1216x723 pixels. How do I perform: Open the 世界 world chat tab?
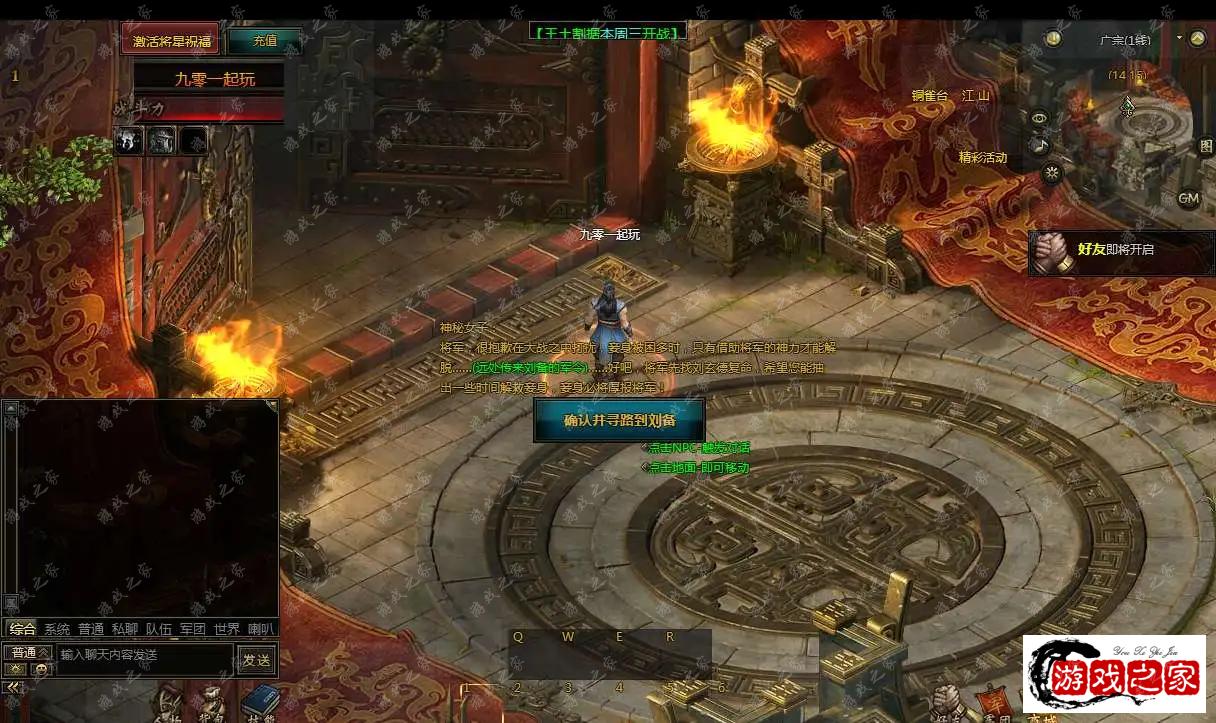[227, 629]
